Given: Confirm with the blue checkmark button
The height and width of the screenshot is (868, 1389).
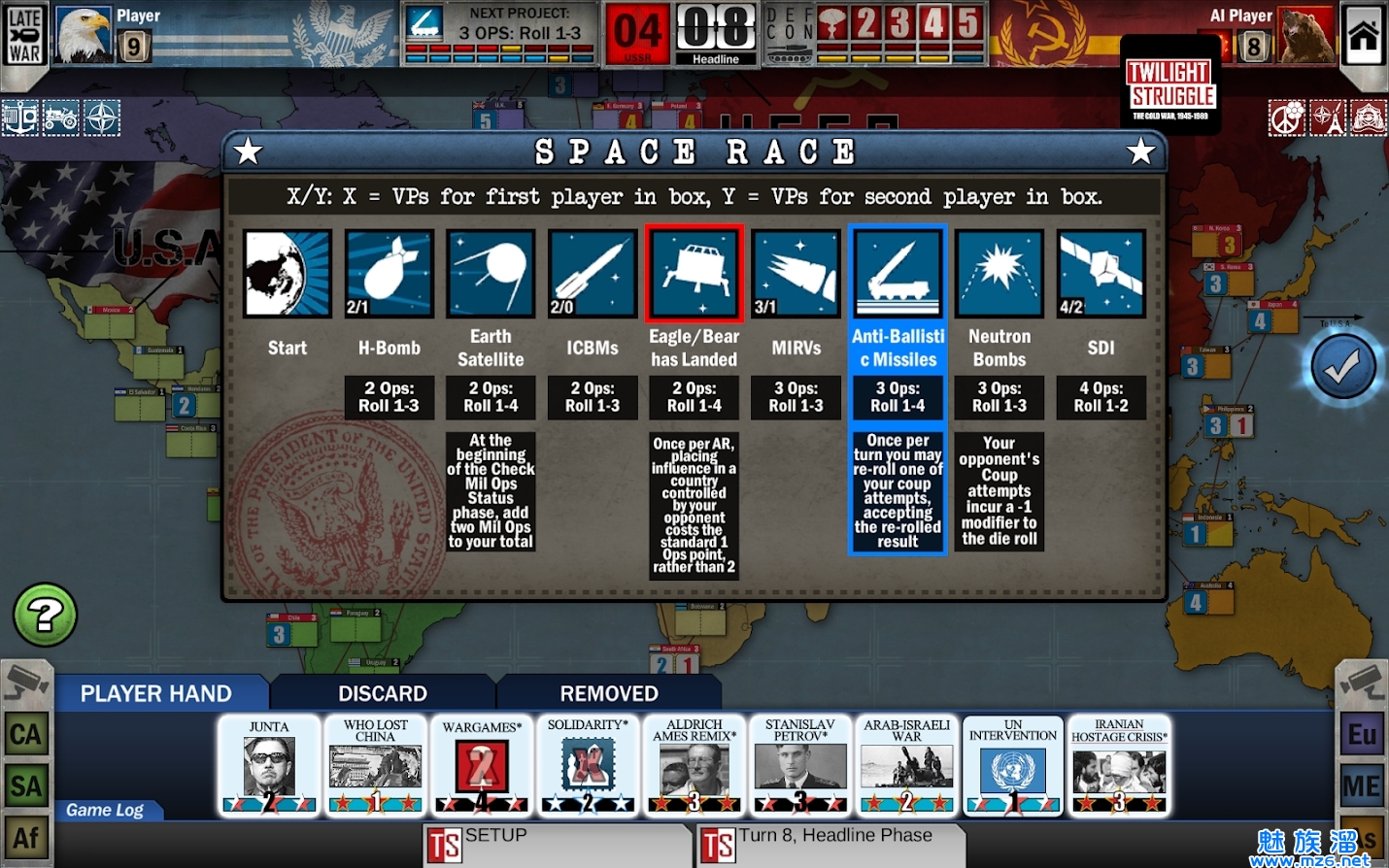Looking at the screenshot, I should pyautogui.click(x=1343, y=367).
